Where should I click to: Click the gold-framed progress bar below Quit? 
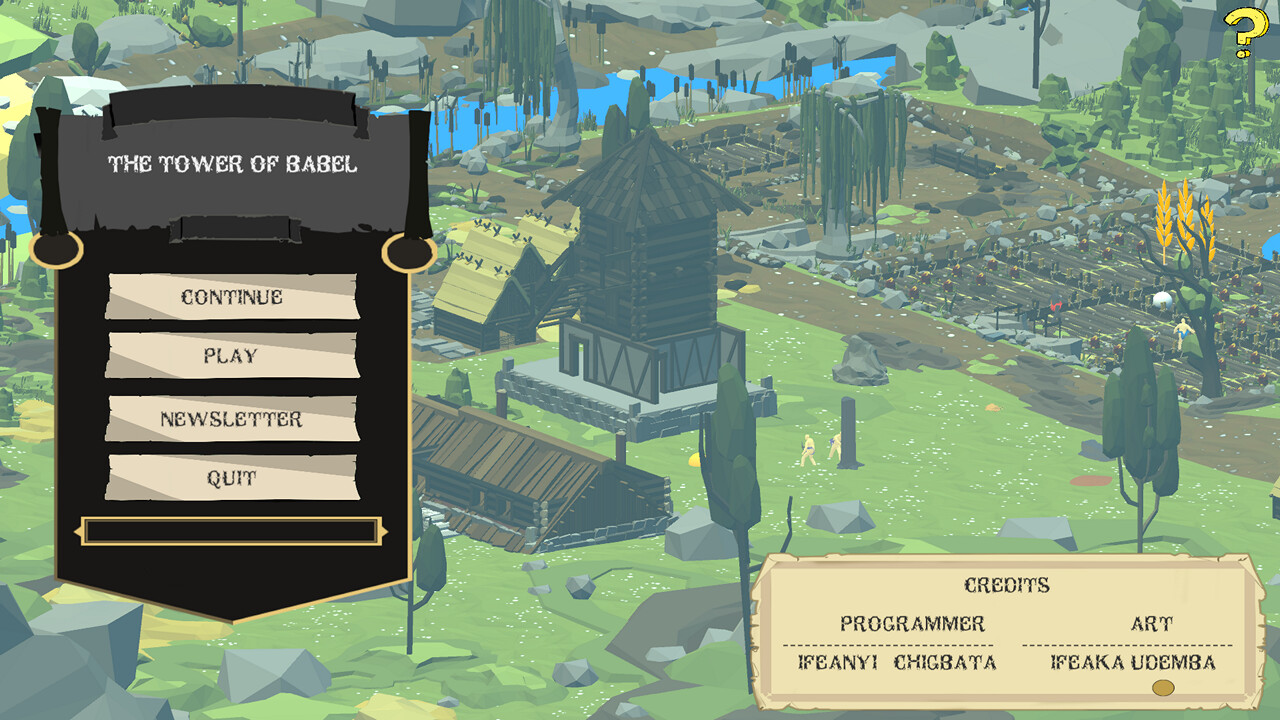click(232, 525)
